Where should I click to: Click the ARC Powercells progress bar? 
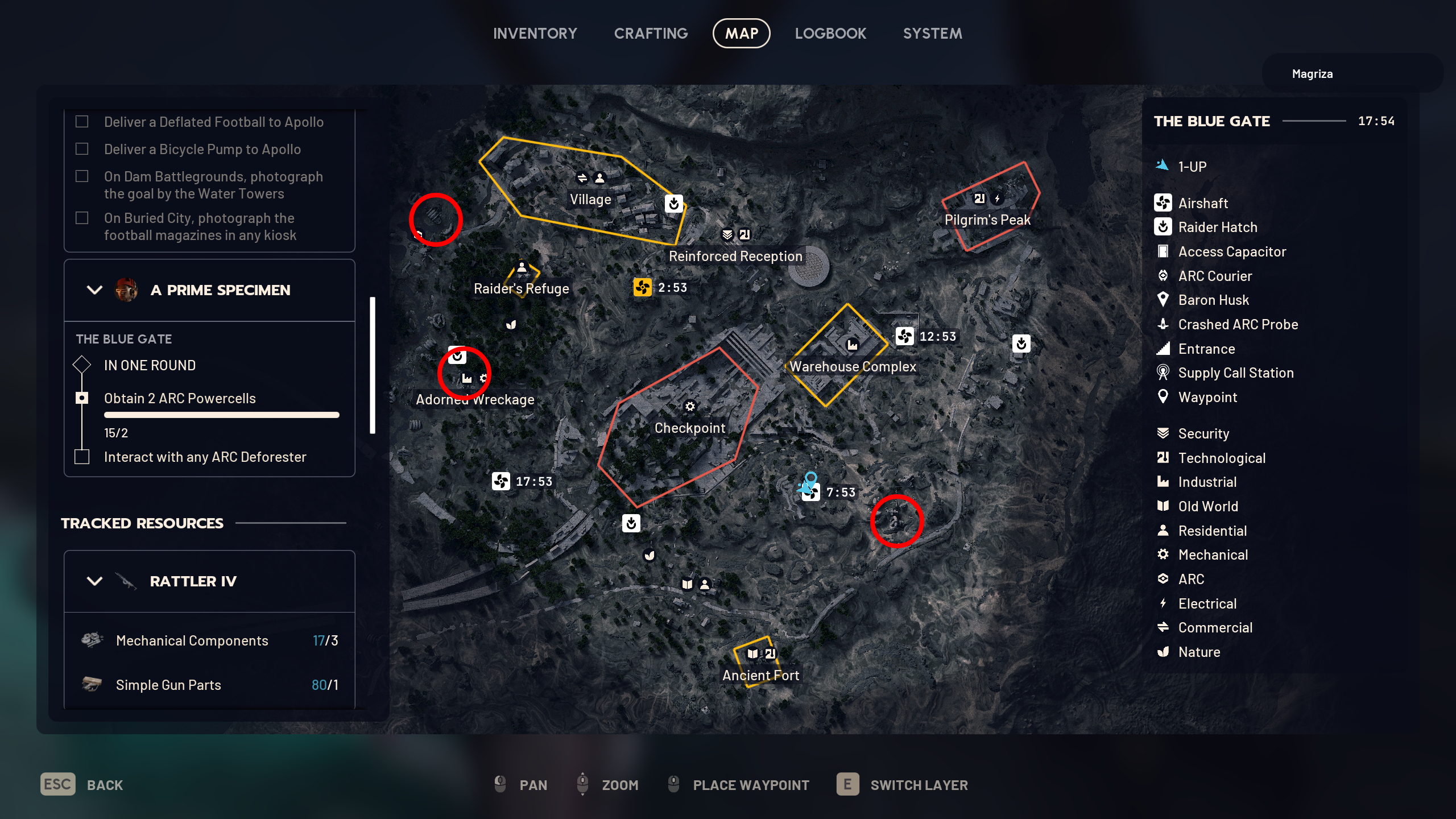coord(222,415)
